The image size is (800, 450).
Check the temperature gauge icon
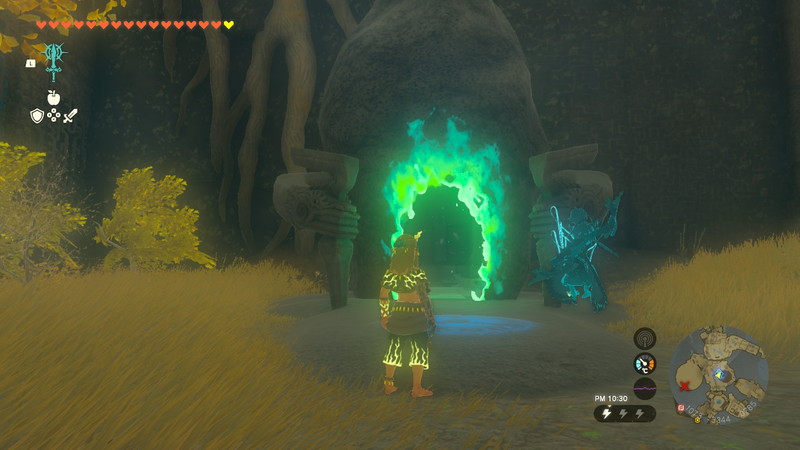[645, 364]
